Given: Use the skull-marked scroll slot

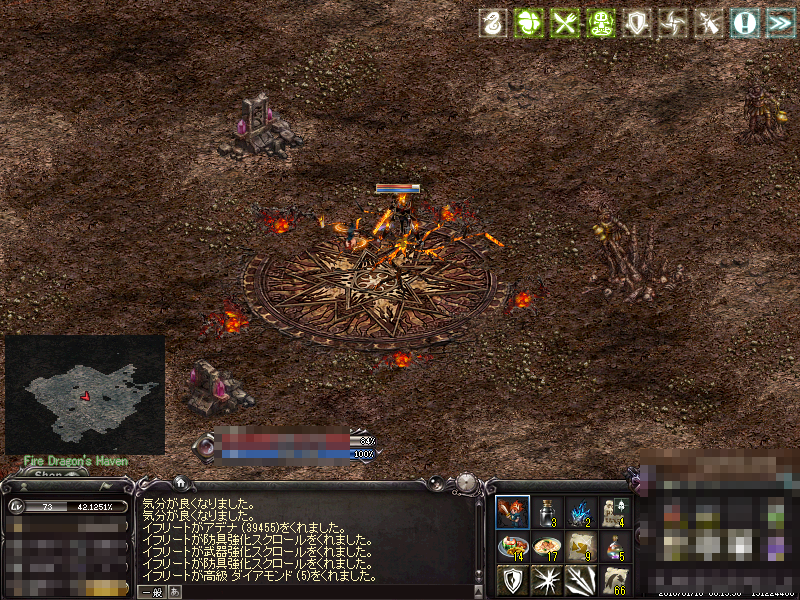Looking at the screenshot, I should [x=614, y=512].
